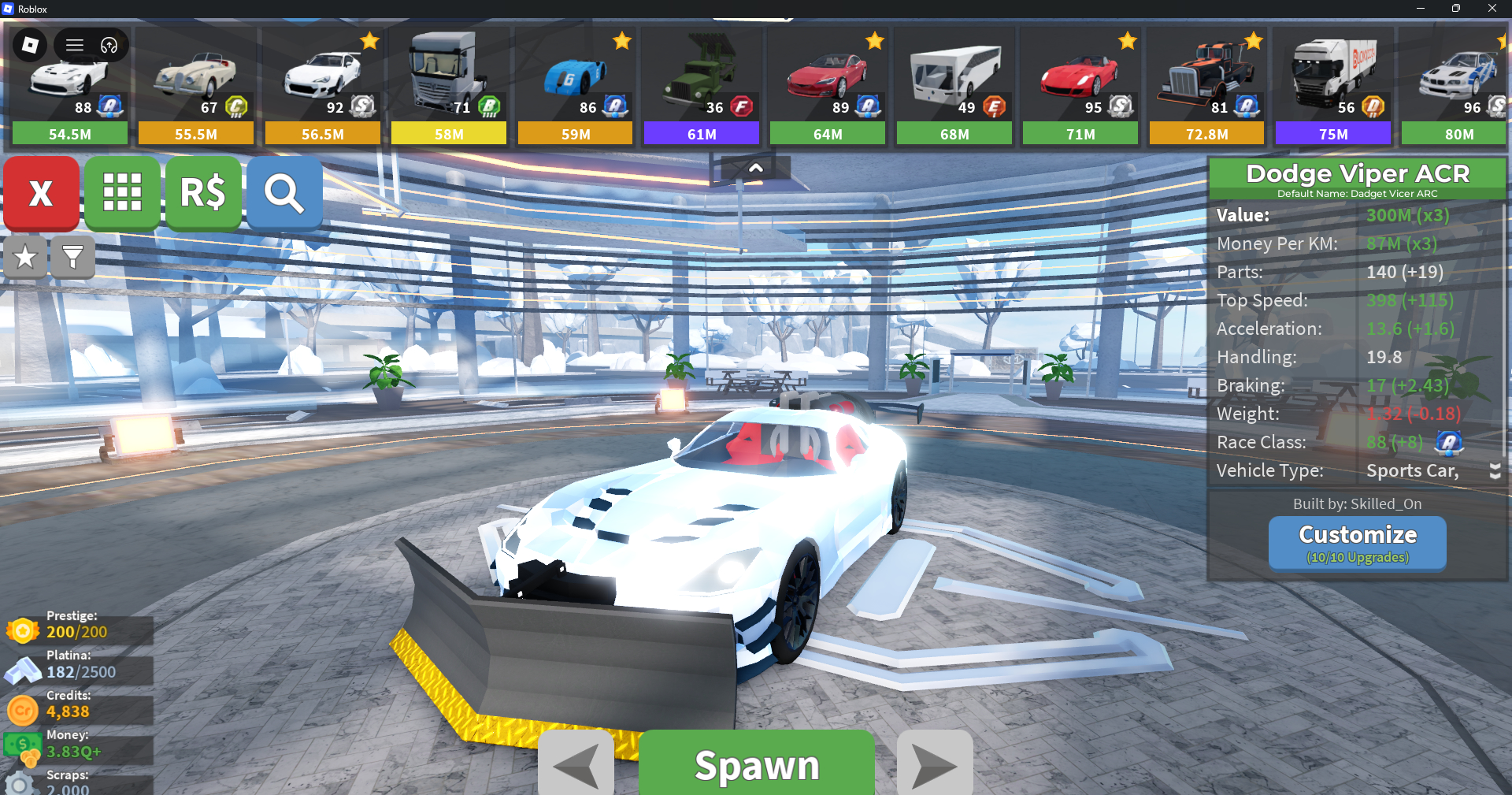The width and height of the screenshot is (1512, 795).
Task: Spawn the Dodge Viper ACR
Action: 756,764
